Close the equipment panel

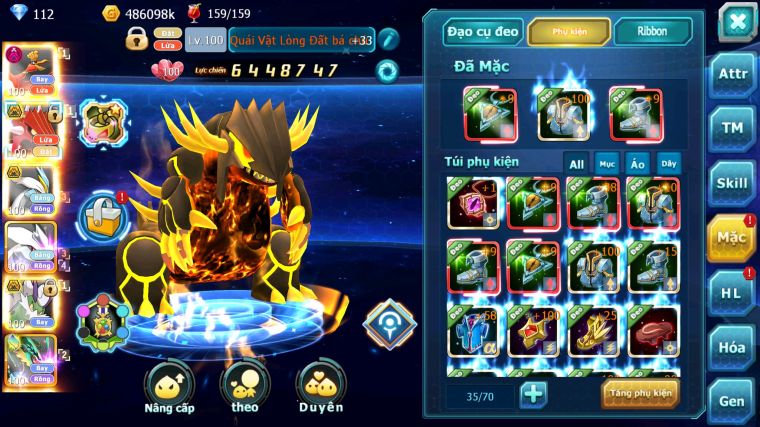(736, 22)
